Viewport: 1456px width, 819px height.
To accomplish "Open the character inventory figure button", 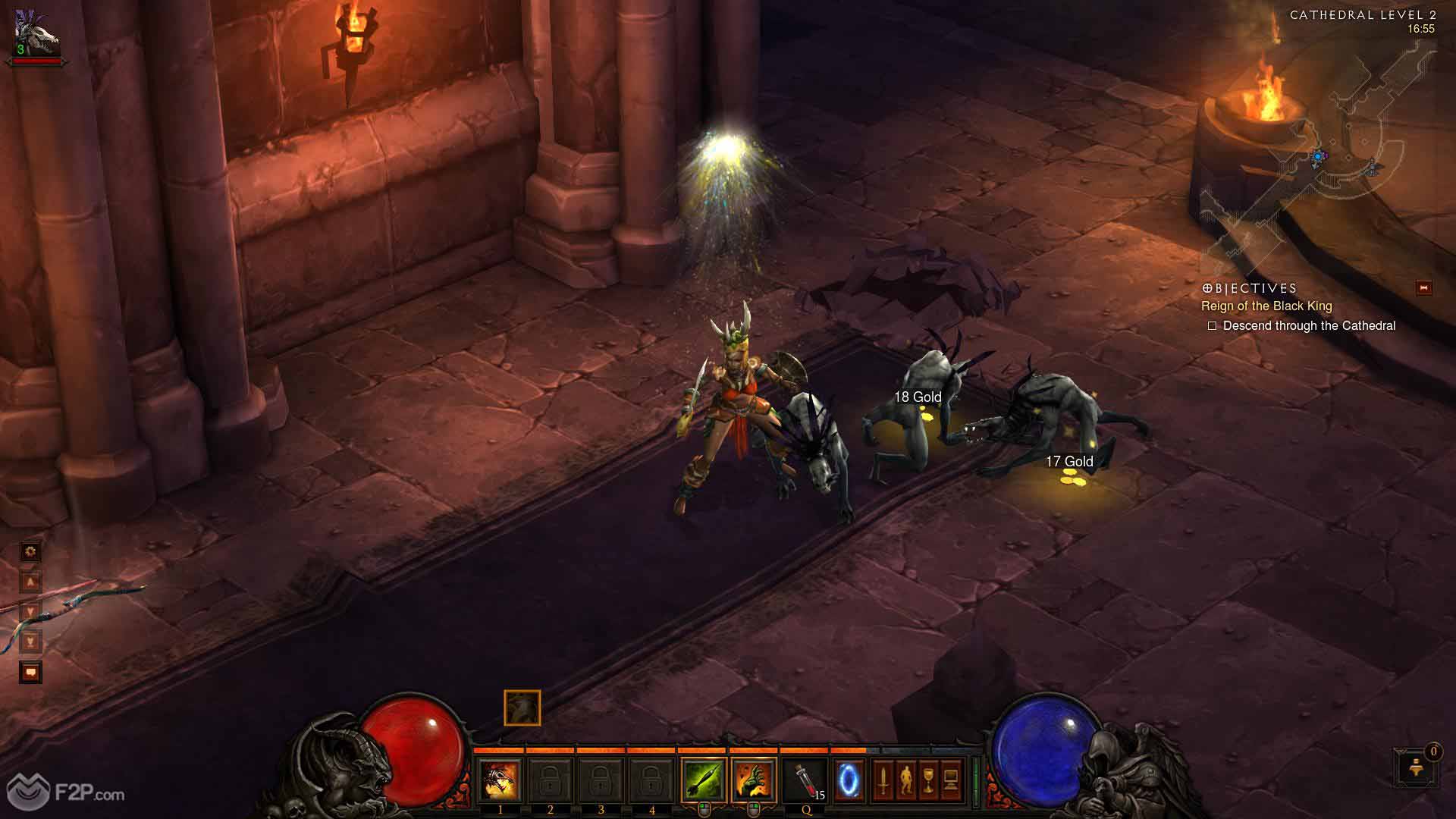I will pyautogui.click(x=905, y=780).
